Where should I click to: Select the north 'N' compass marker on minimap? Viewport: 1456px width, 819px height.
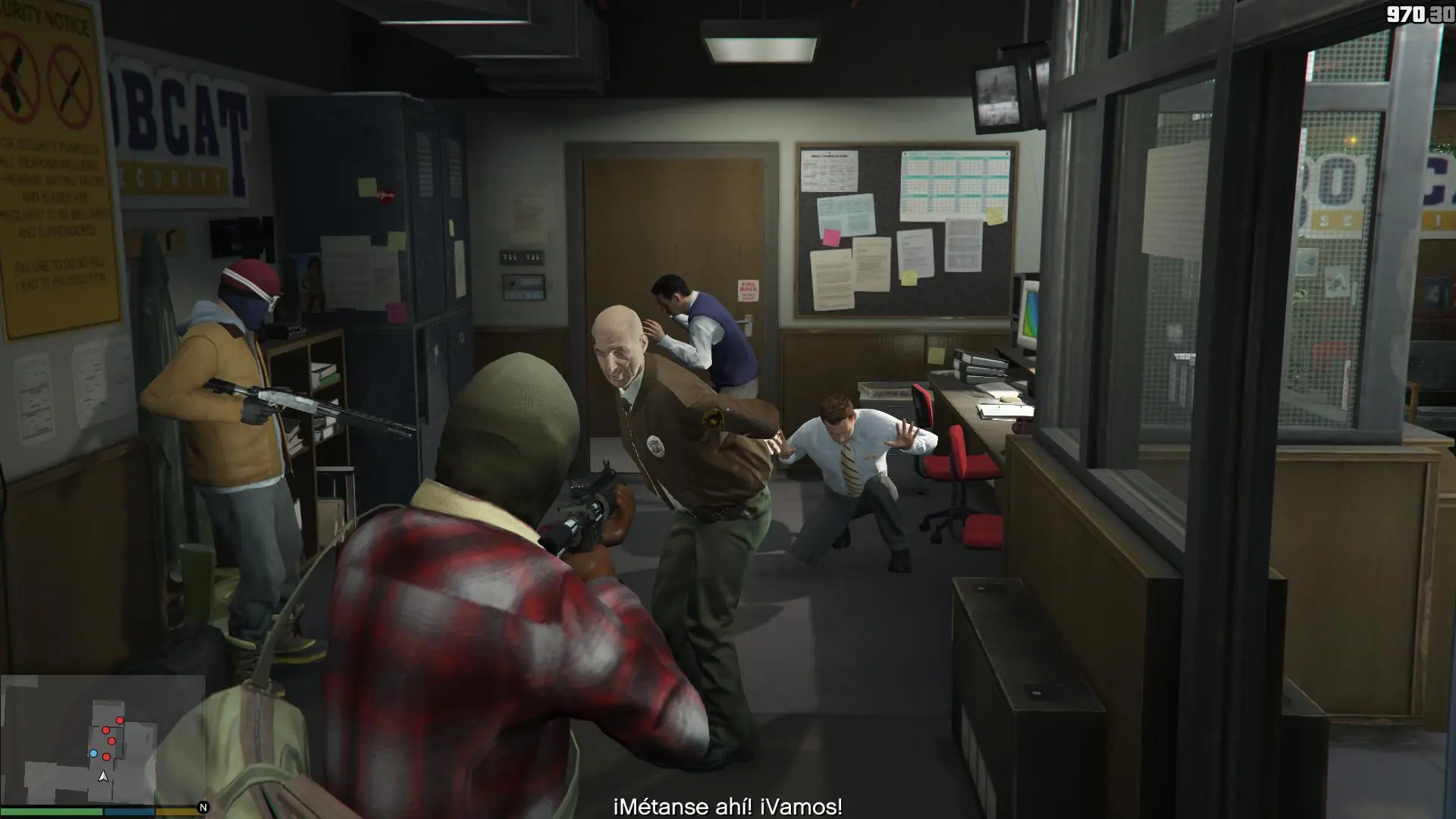pos(202,807)
